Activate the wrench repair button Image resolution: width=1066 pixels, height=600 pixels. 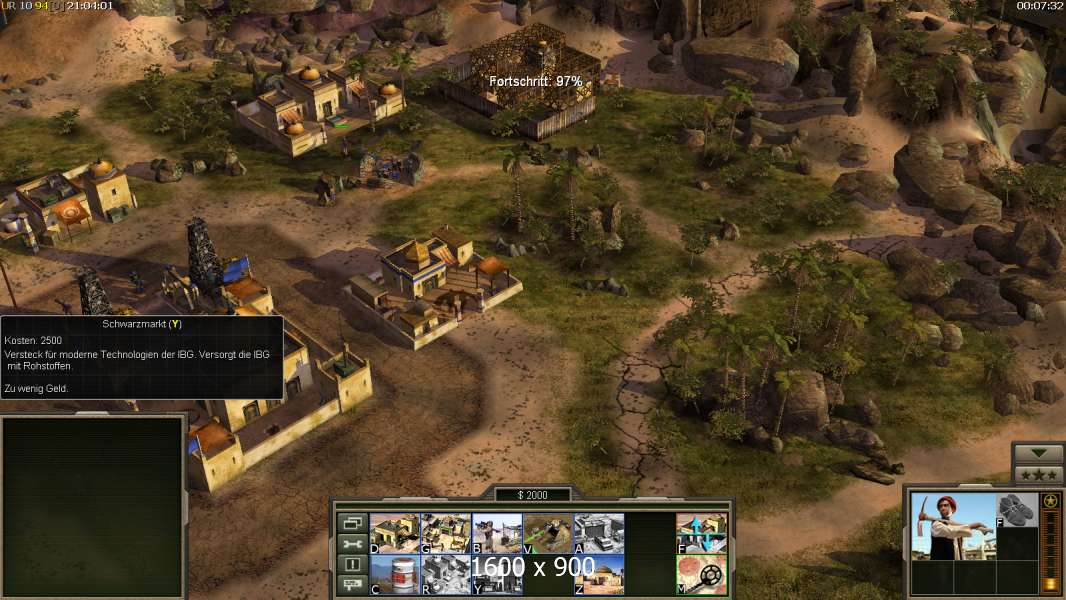[352, 544]
